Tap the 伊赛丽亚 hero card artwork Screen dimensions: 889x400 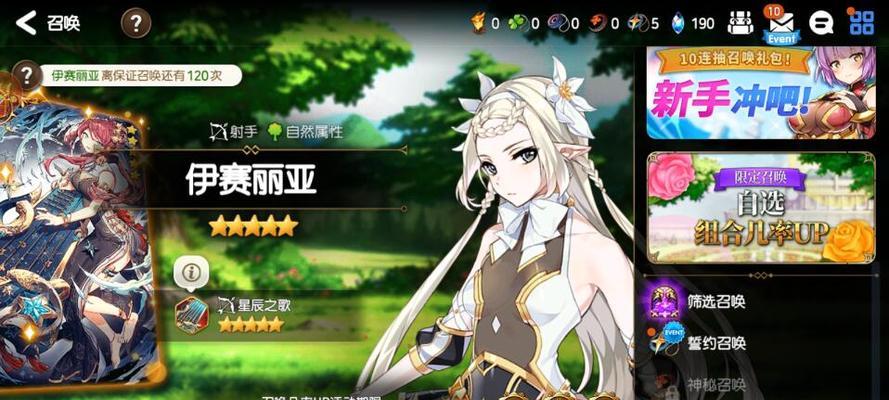[x=75, y=240]
